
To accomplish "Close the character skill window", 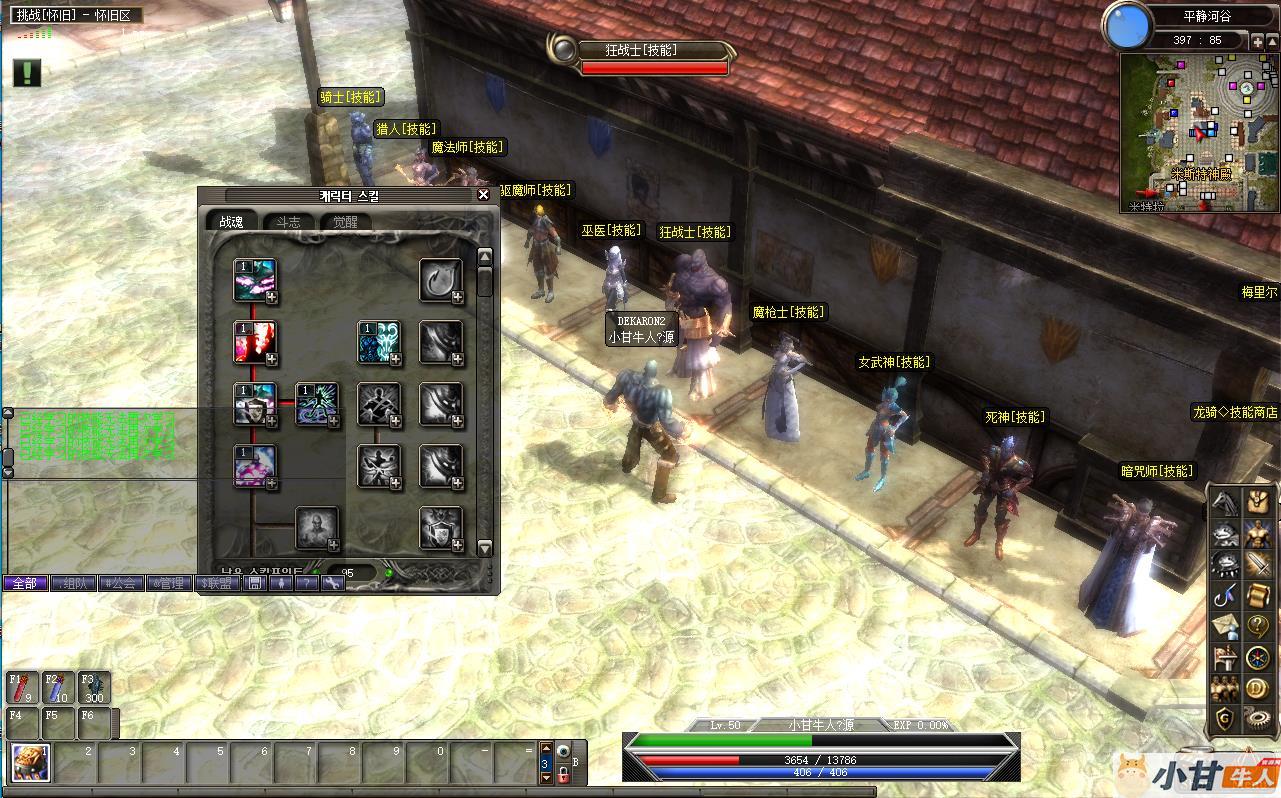I will (483, 195).
